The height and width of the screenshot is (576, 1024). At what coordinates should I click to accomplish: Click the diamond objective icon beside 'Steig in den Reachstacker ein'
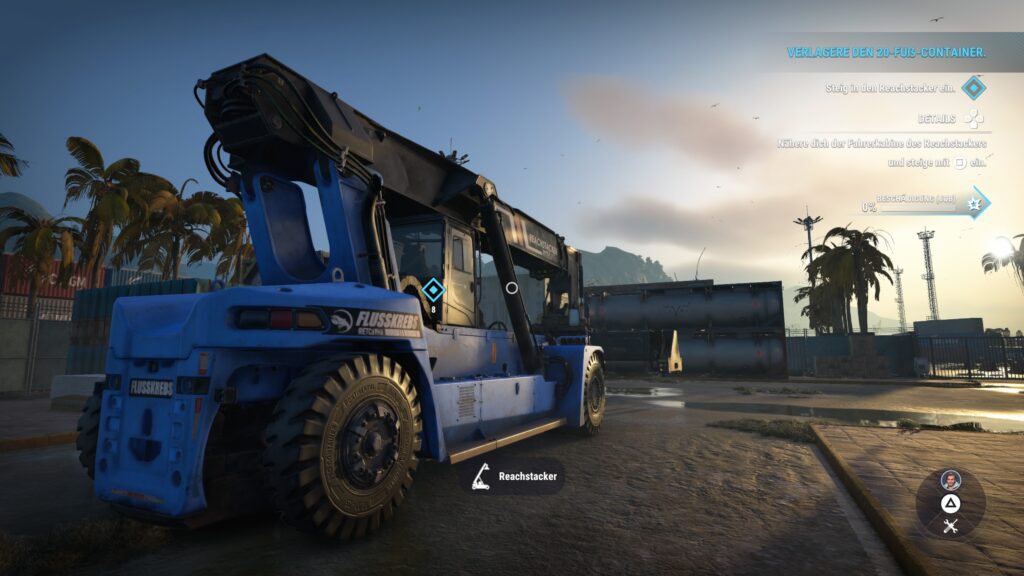(973, 88)
